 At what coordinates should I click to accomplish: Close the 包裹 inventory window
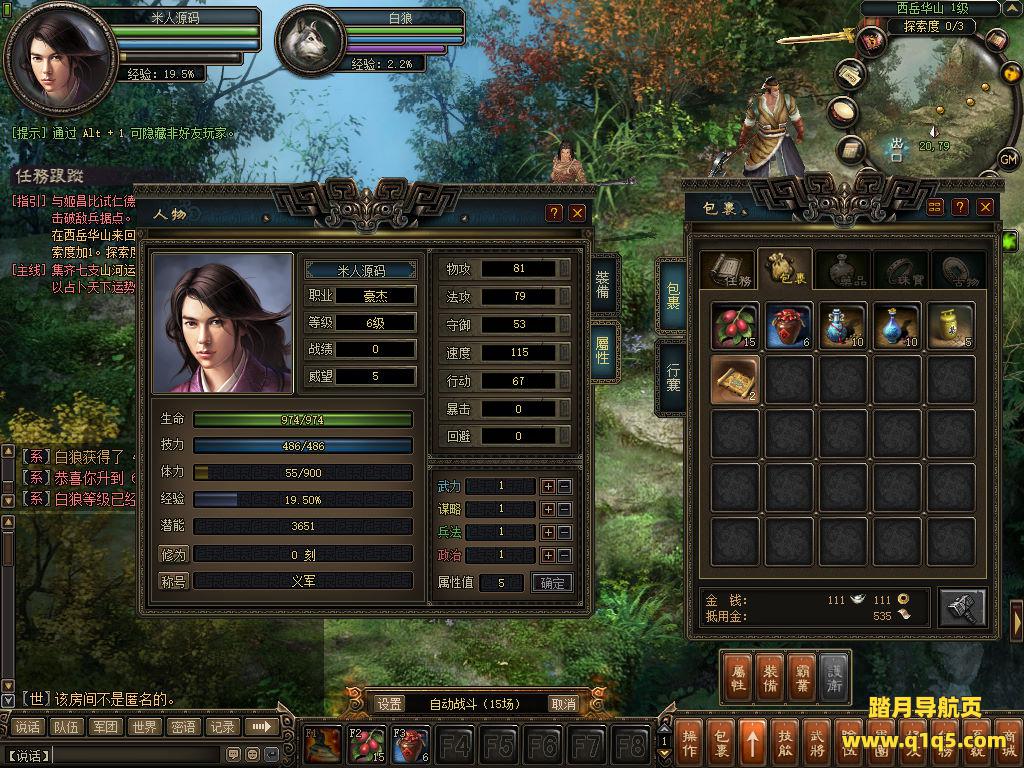click(x=986, y=207)
